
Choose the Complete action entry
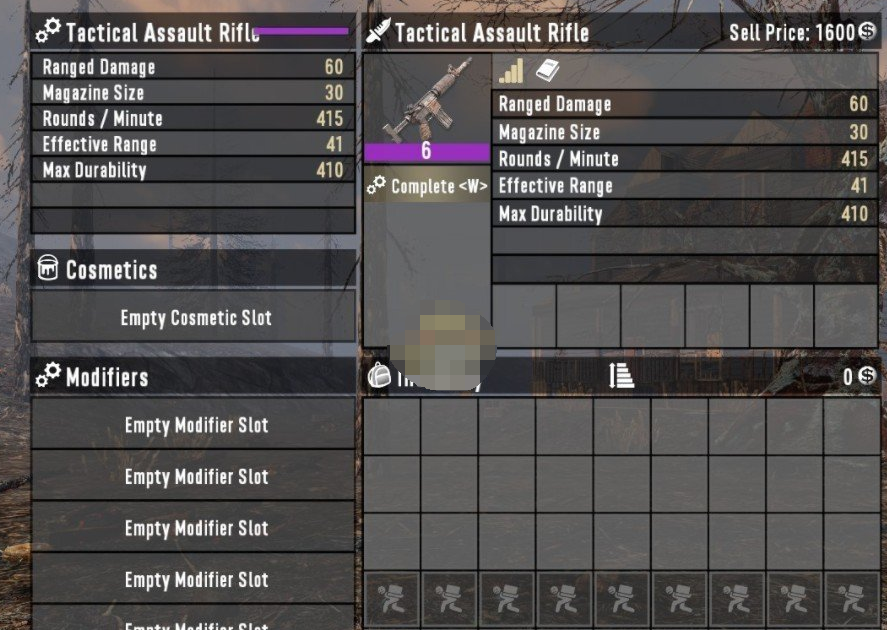[x=427, y=186]
